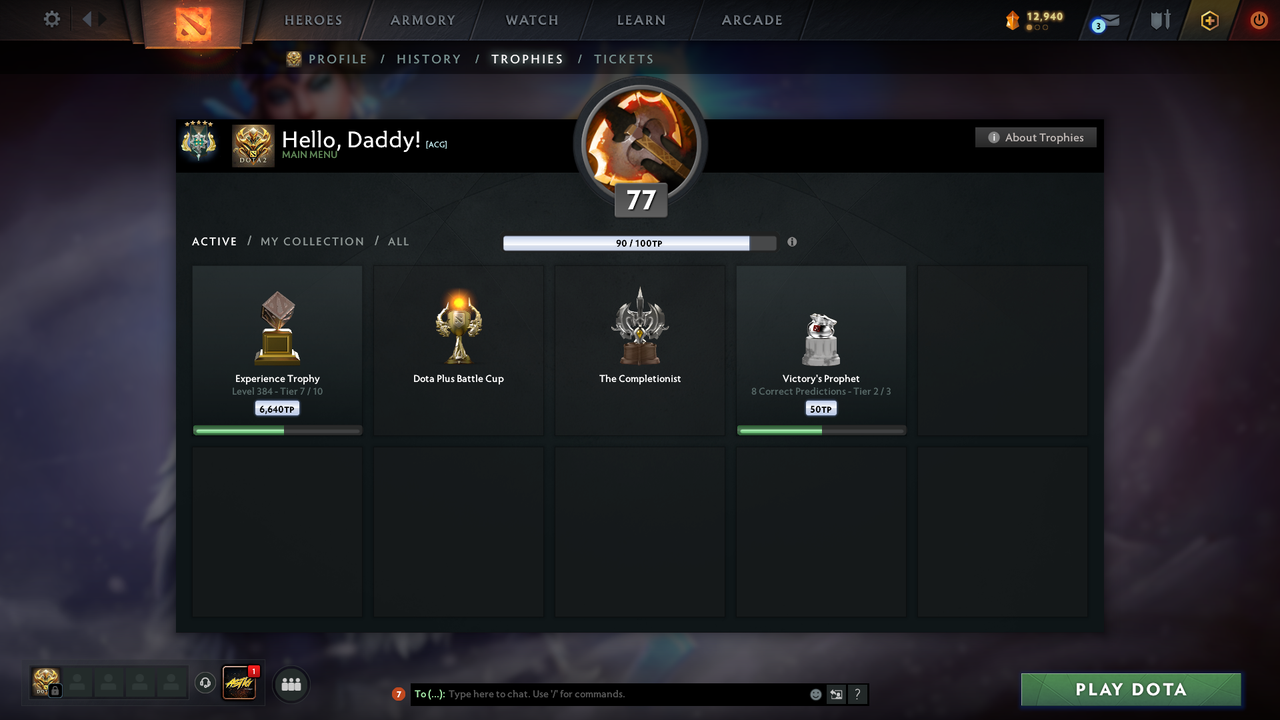Open the HISTORY profile tab

[x=428, y=59]
